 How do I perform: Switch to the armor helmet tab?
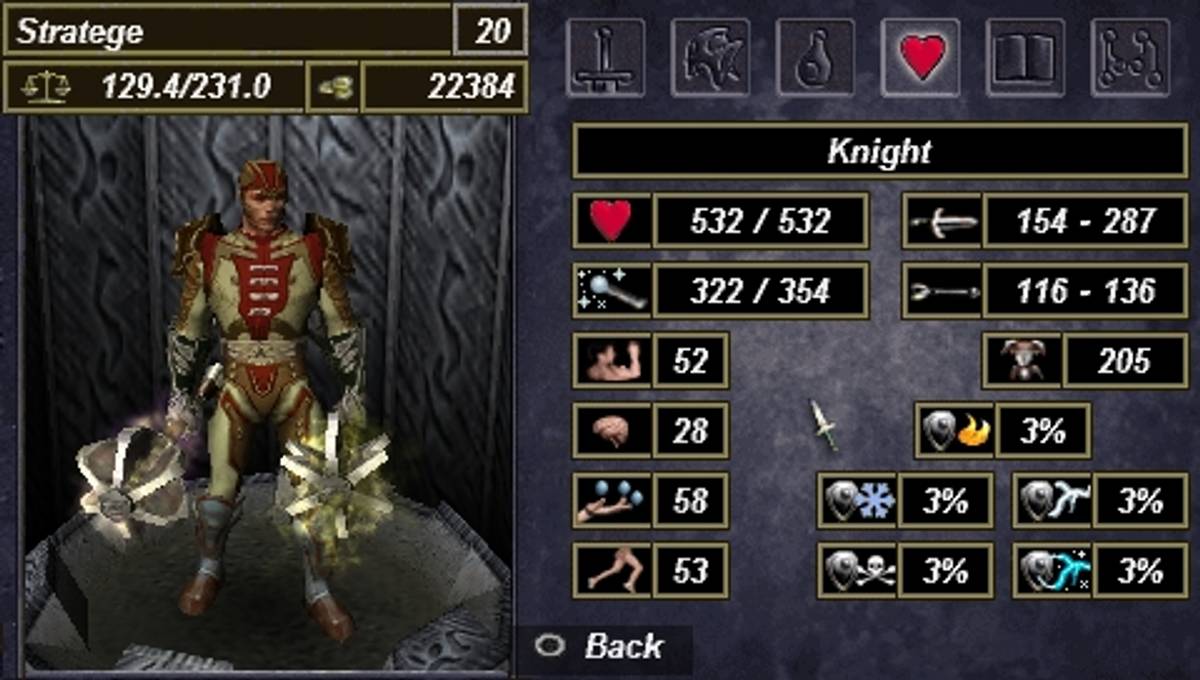point(710,57)
